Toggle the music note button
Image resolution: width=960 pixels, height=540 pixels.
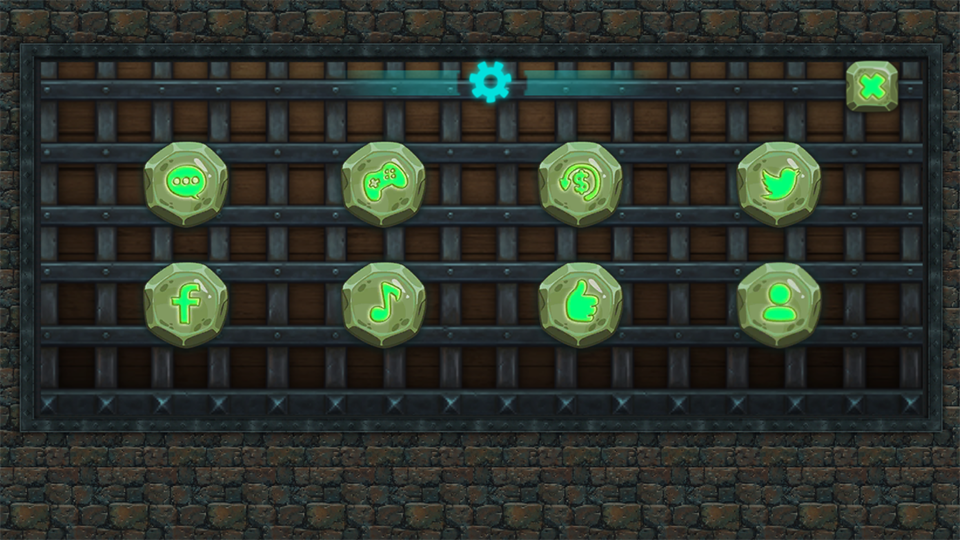pyautogui.click(x=384, y=305)
